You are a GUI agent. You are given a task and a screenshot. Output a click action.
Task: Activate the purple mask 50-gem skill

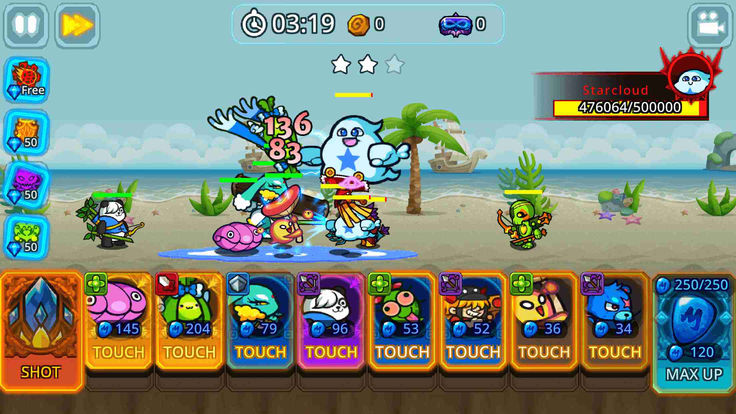pos(24,183)
